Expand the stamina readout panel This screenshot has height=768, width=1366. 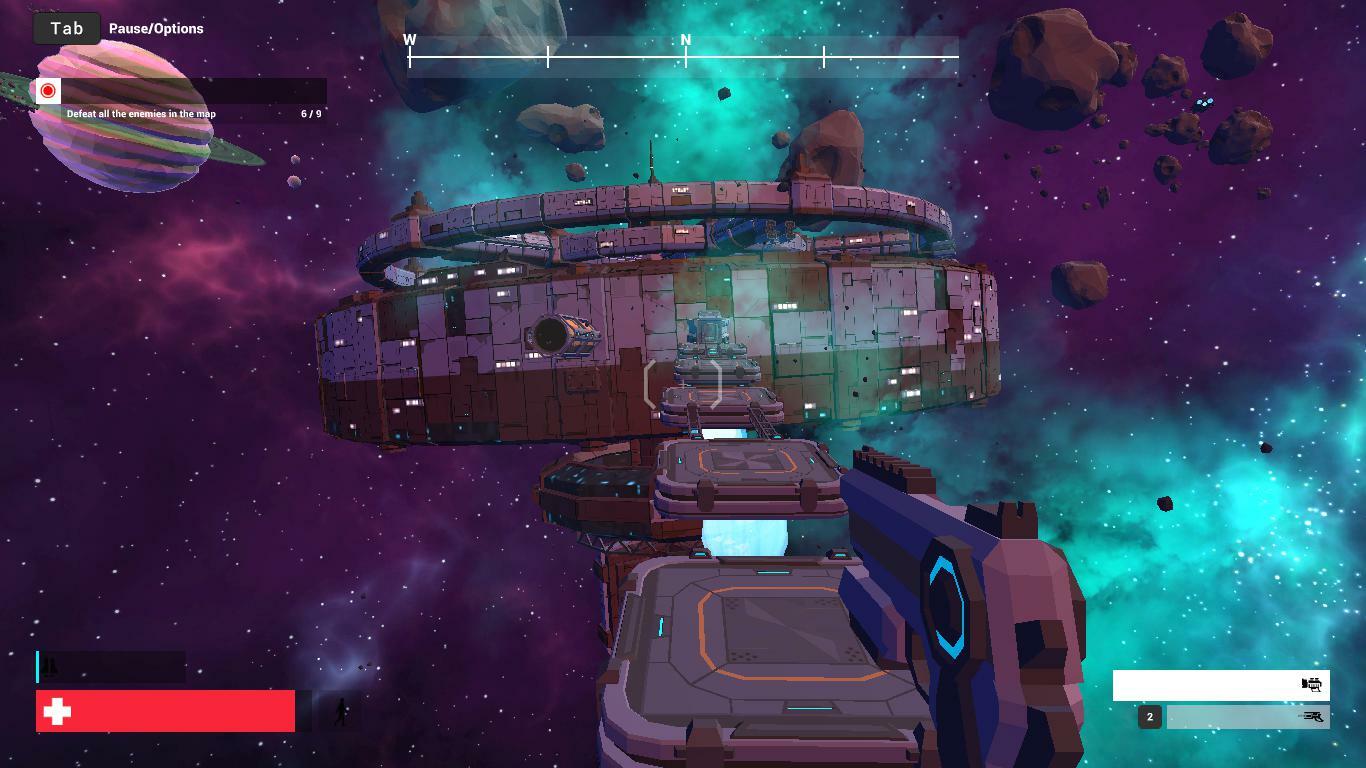click(110, 667)
